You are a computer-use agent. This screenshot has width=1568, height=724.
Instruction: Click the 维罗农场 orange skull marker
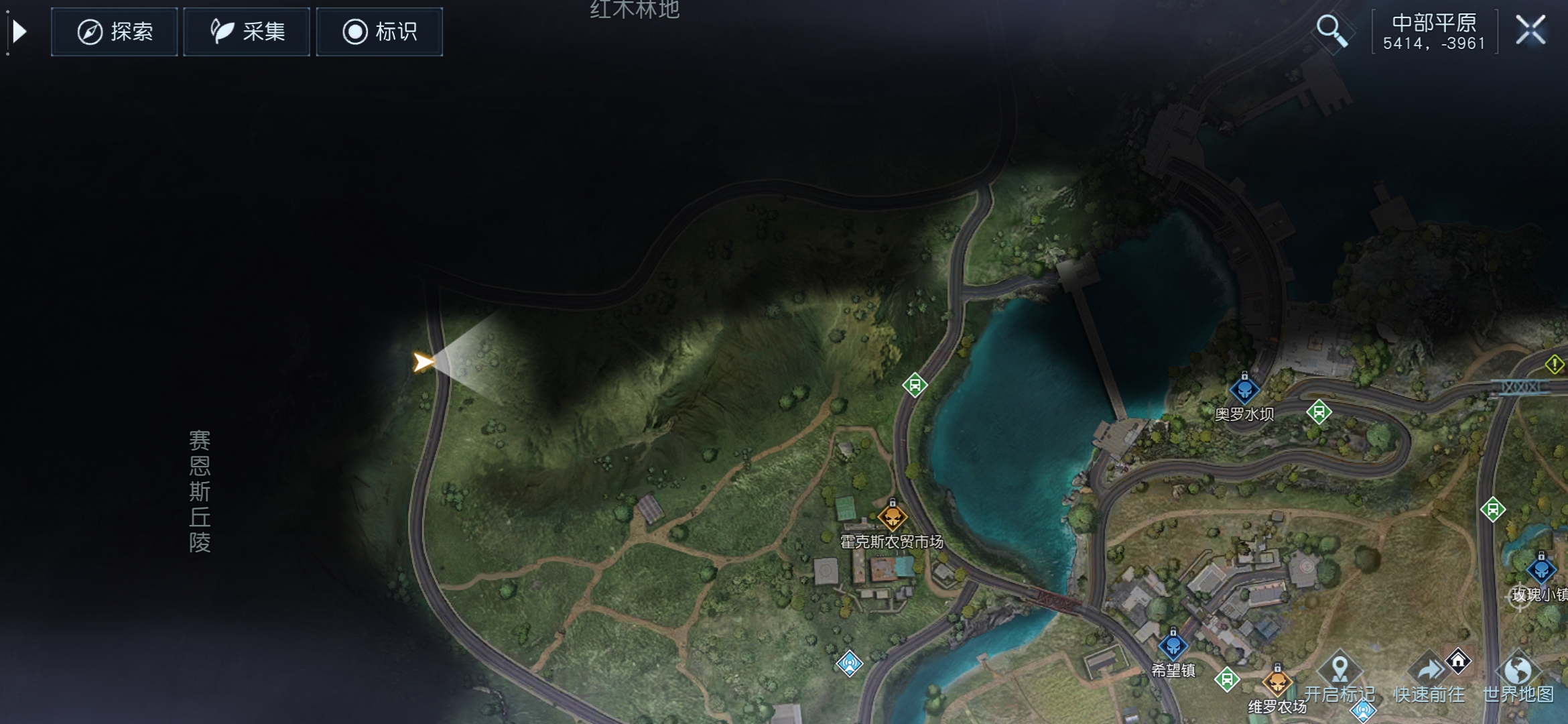(x=1278, y=683)
